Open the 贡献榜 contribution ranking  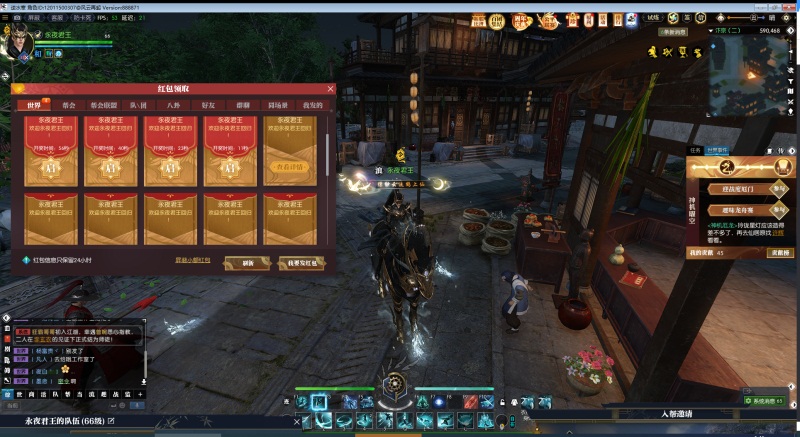click(x=777, y=252)
